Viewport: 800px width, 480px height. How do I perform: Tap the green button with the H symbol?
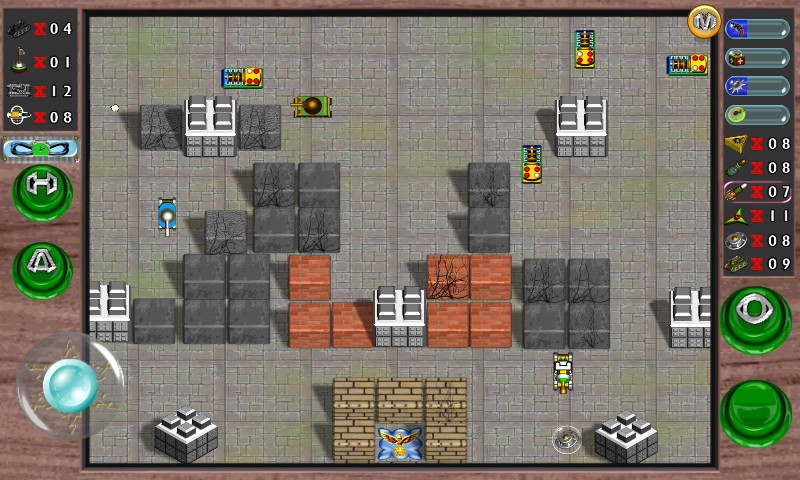42,190
